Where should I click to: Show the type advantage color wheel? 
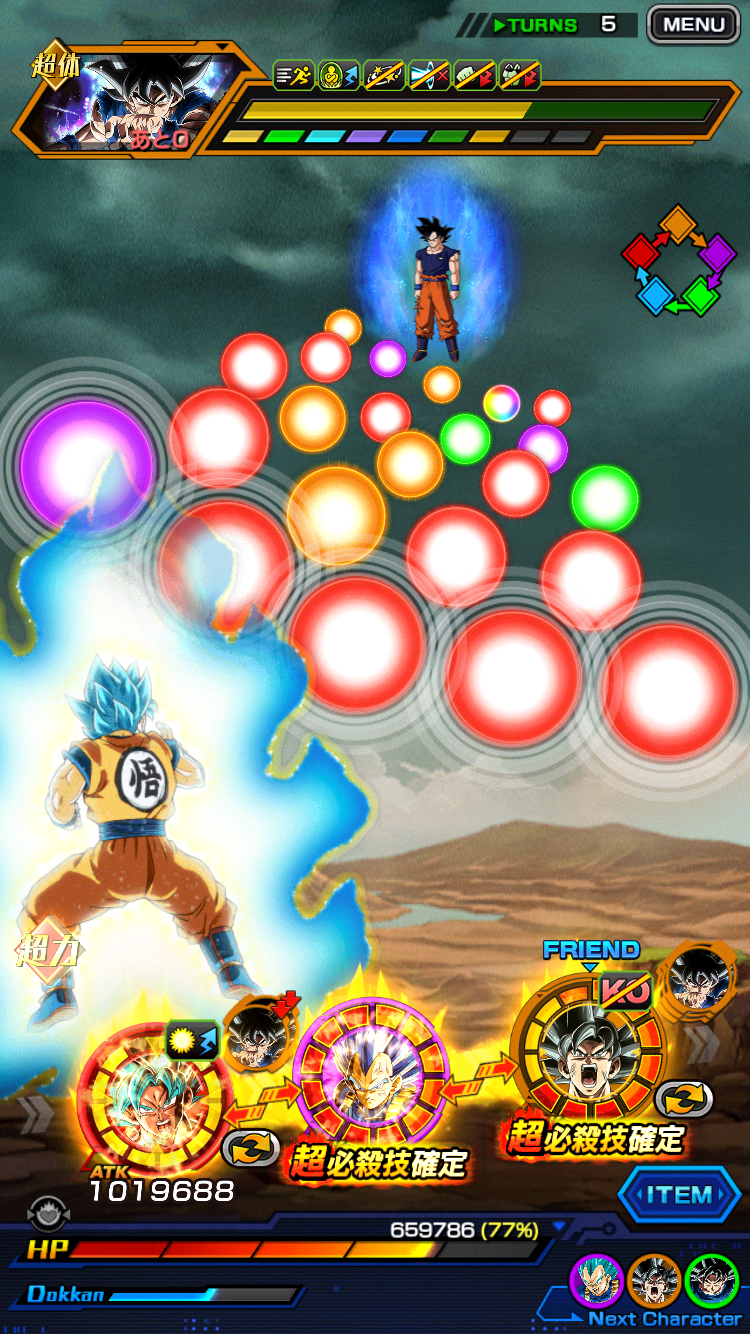point(679,260)
